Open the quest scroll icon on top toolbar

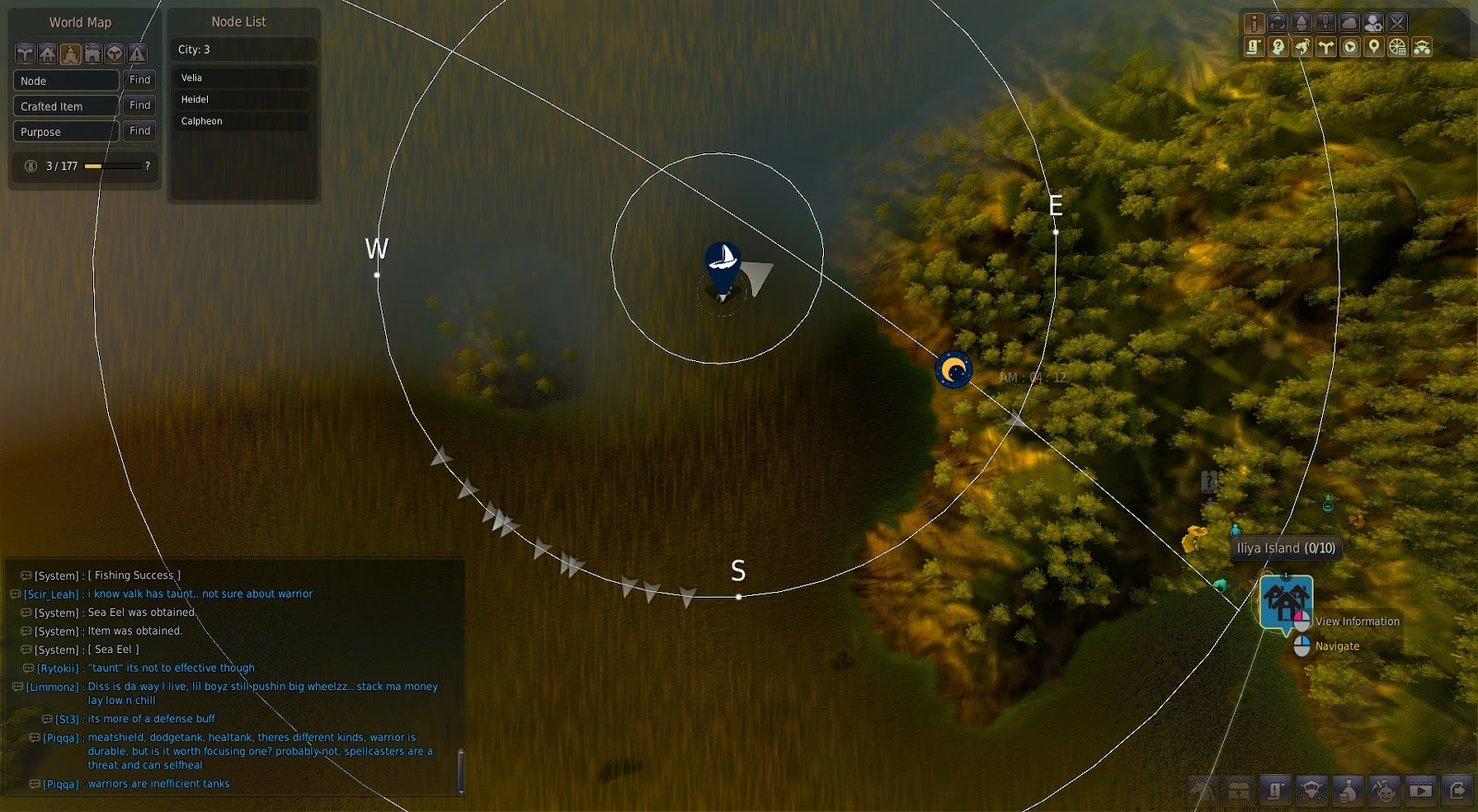1254,47
